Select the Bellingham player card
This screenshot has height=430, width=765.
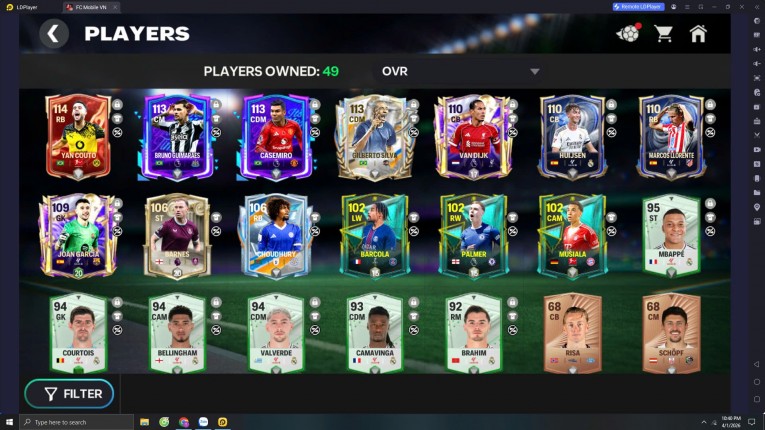click(x=176, y=333)
